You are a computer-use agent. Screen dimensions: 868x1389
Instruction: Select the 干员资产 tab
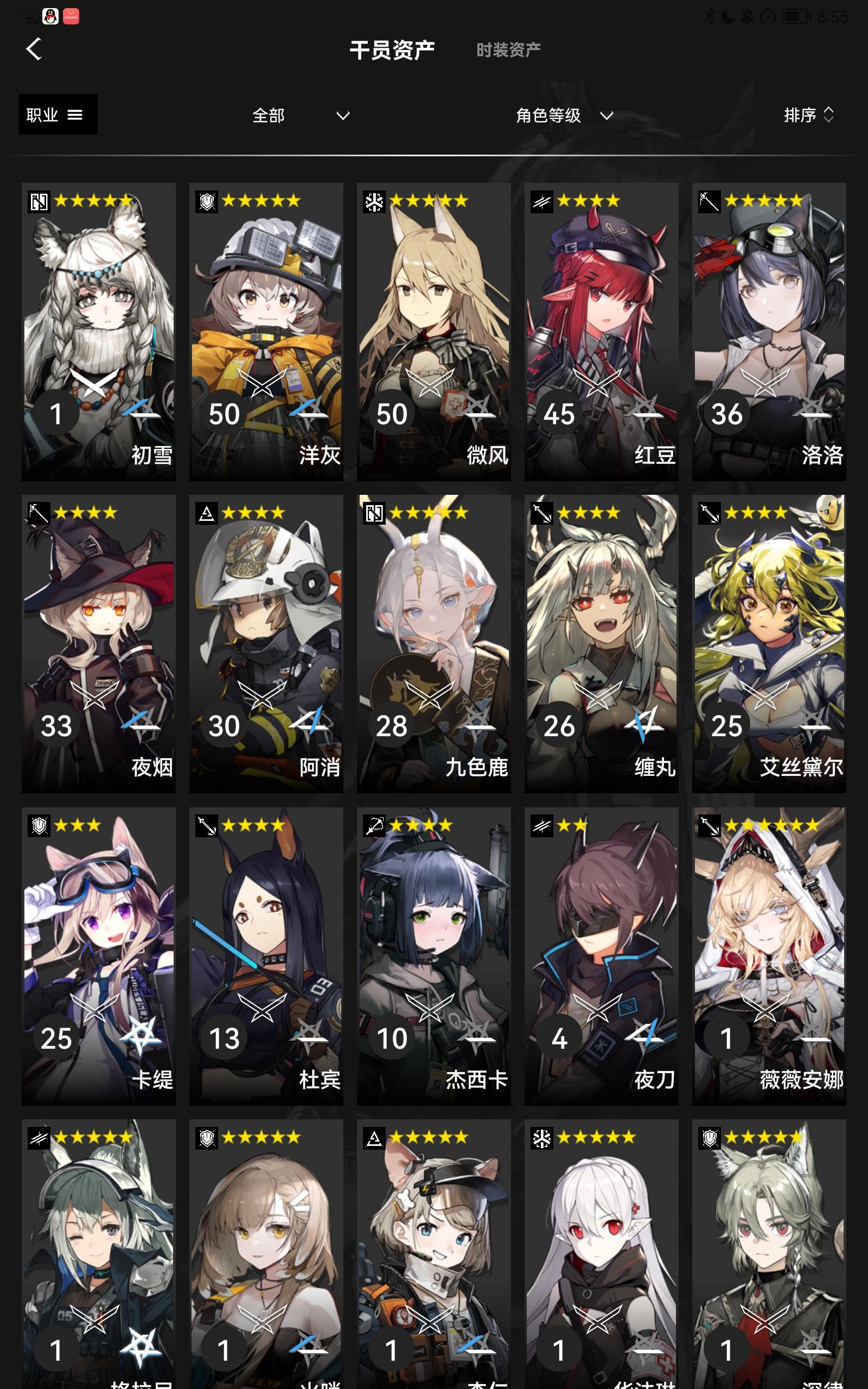[393, 49]
